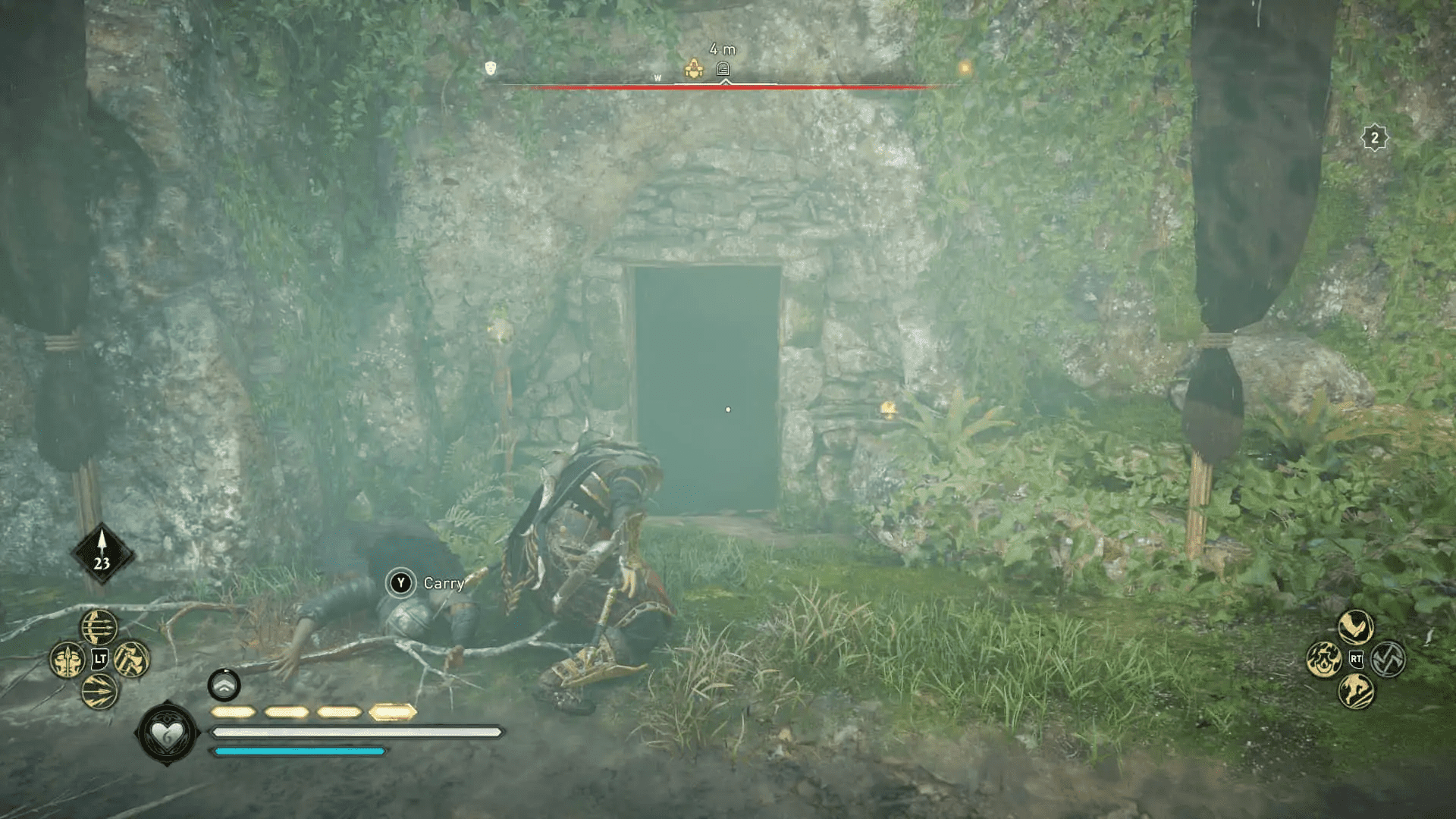Toggle the LT ability wheel prompt
1456x819 pixels.
[99, 658]
